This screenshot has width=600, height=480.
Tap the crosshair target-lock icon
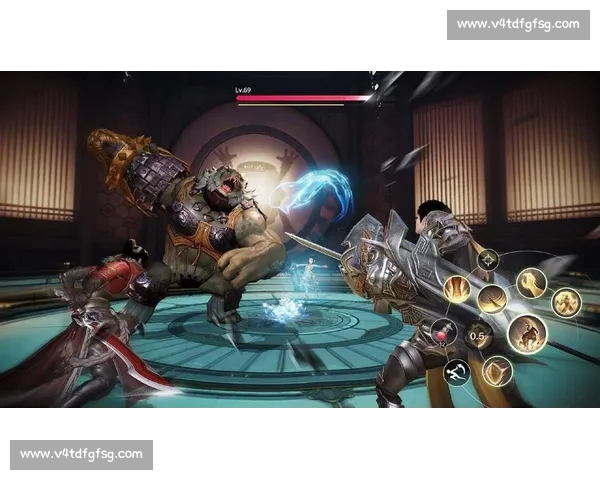488,260
